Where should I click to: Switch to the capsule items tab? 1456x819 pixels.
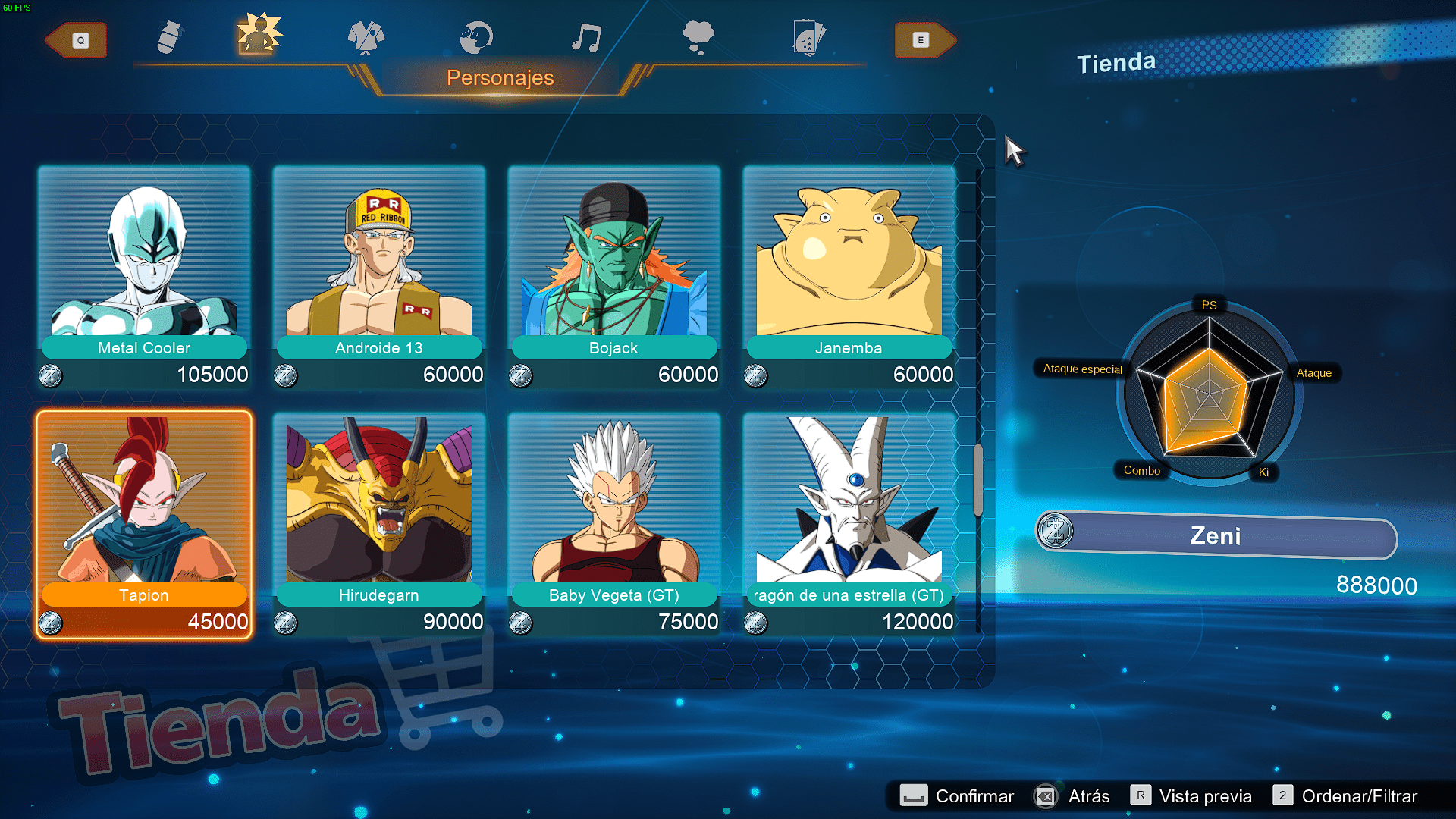point(170,38)
